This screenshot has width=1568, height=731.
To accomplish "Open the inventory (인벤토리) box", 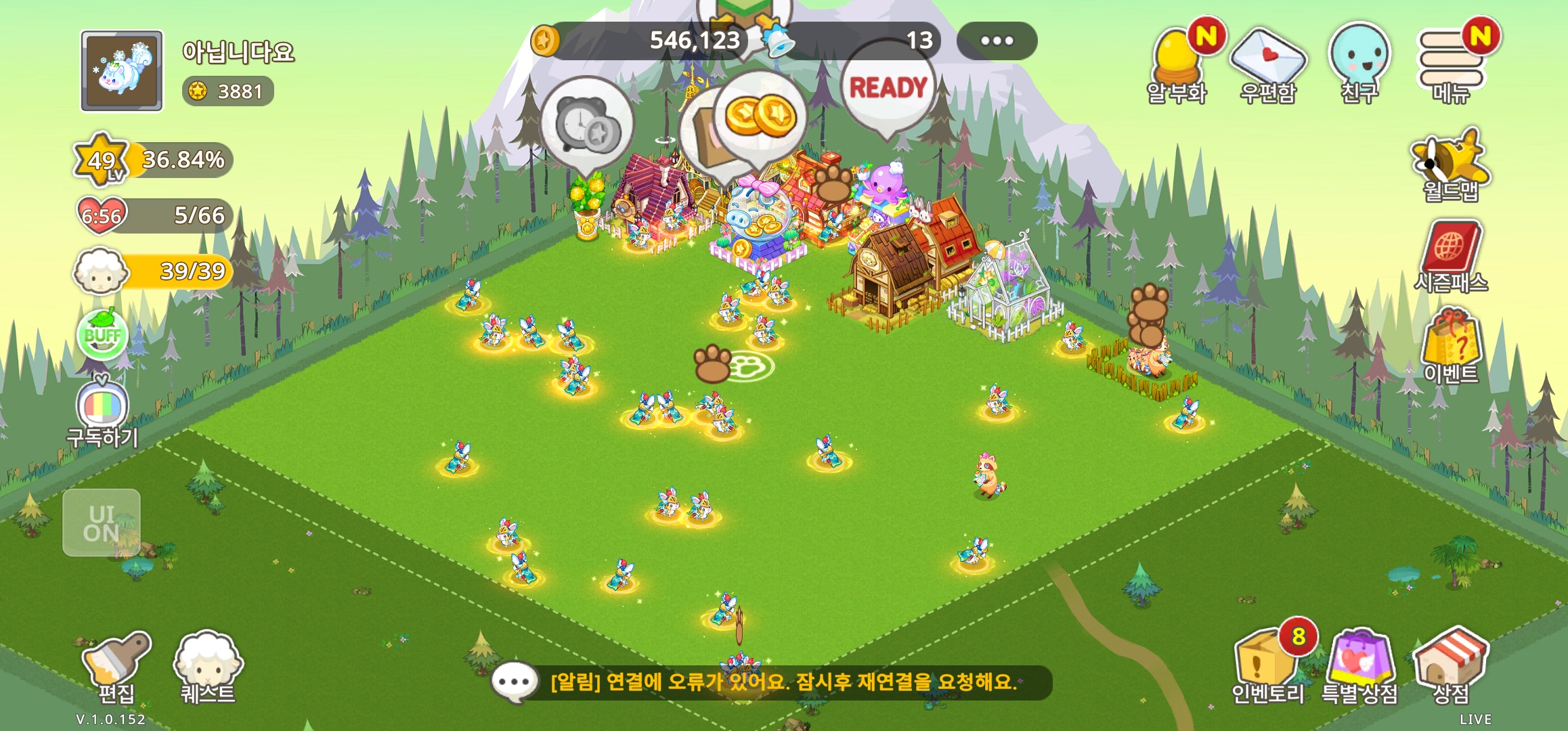I will click(1267, 665).
